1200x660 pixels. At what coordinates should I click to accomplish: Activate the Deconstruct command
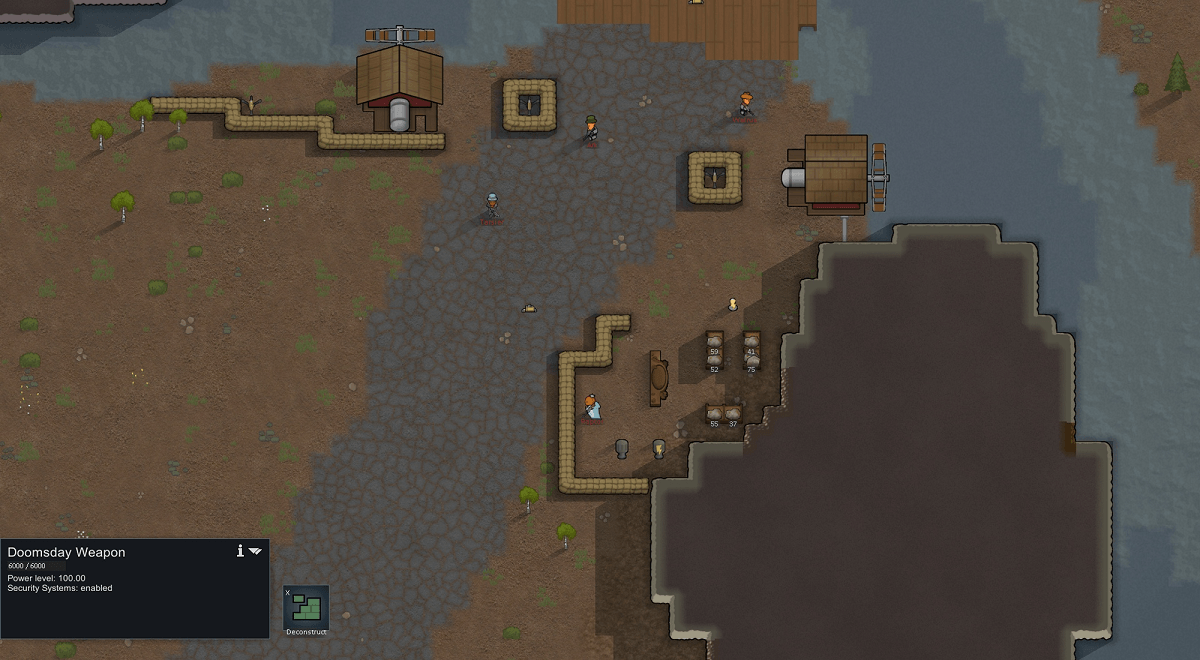306,609
